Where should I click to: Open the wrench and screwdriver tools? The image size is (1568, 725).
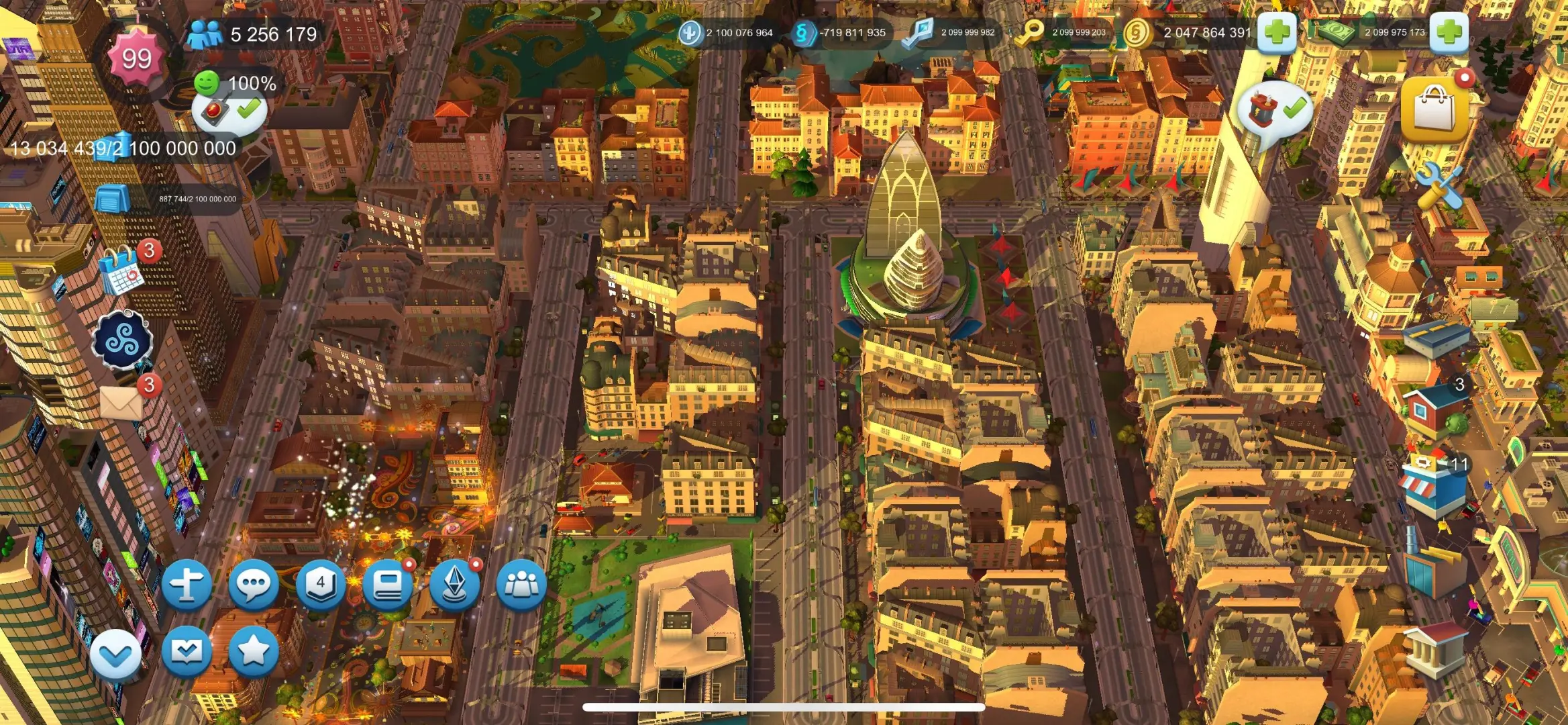[1440, 187]
